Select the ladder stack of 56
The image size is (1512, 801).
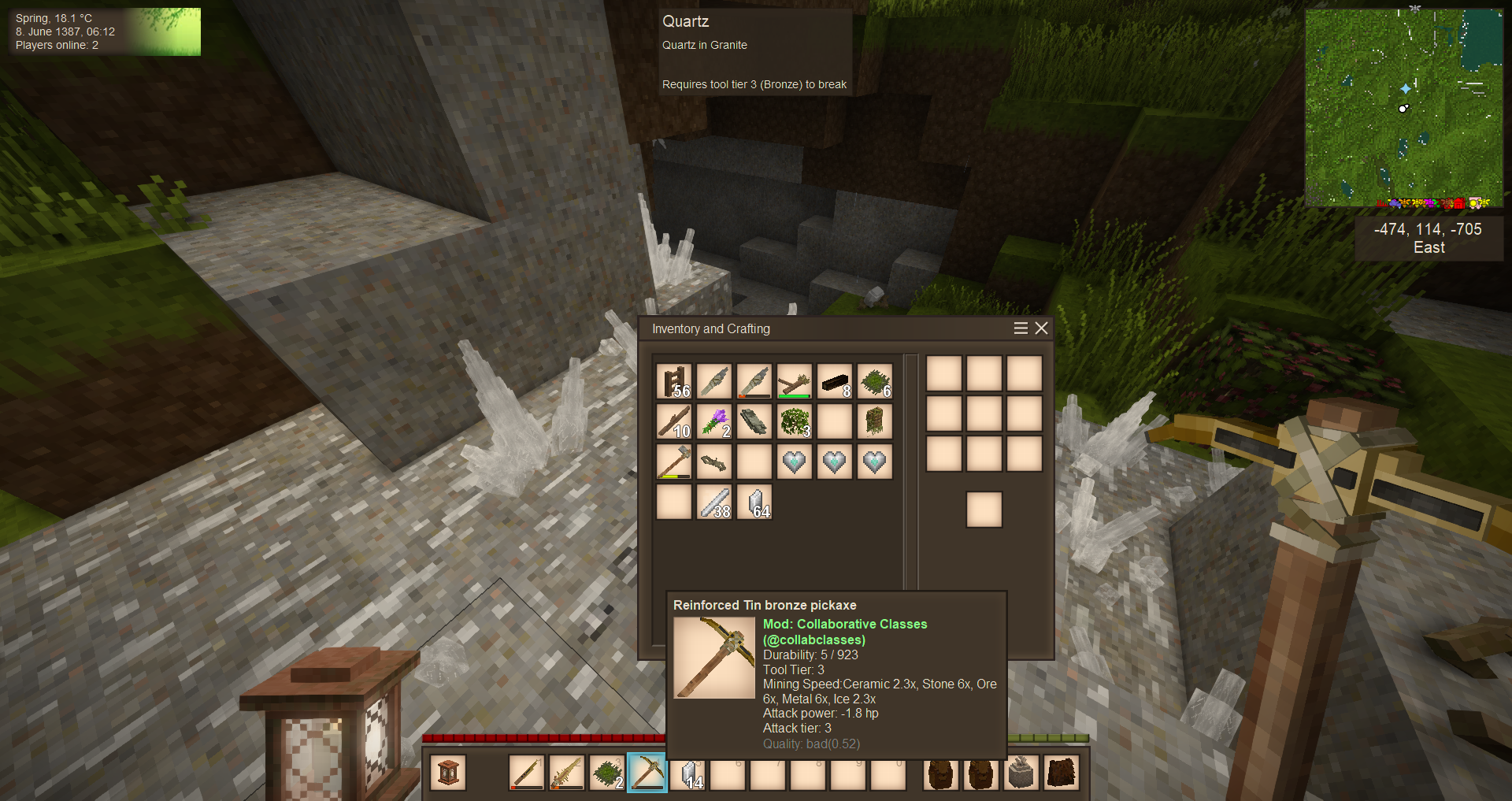[x=674, y=382]
